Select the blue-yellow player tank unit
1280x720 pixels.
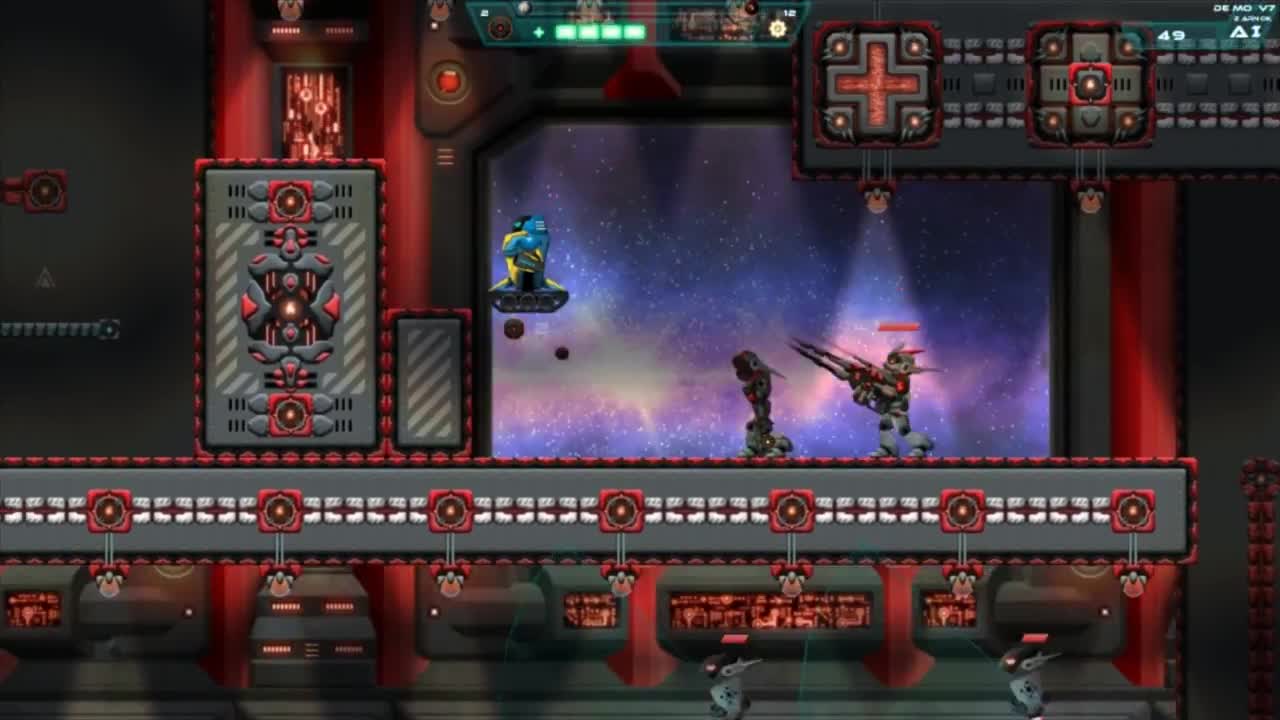coord(527,260)
